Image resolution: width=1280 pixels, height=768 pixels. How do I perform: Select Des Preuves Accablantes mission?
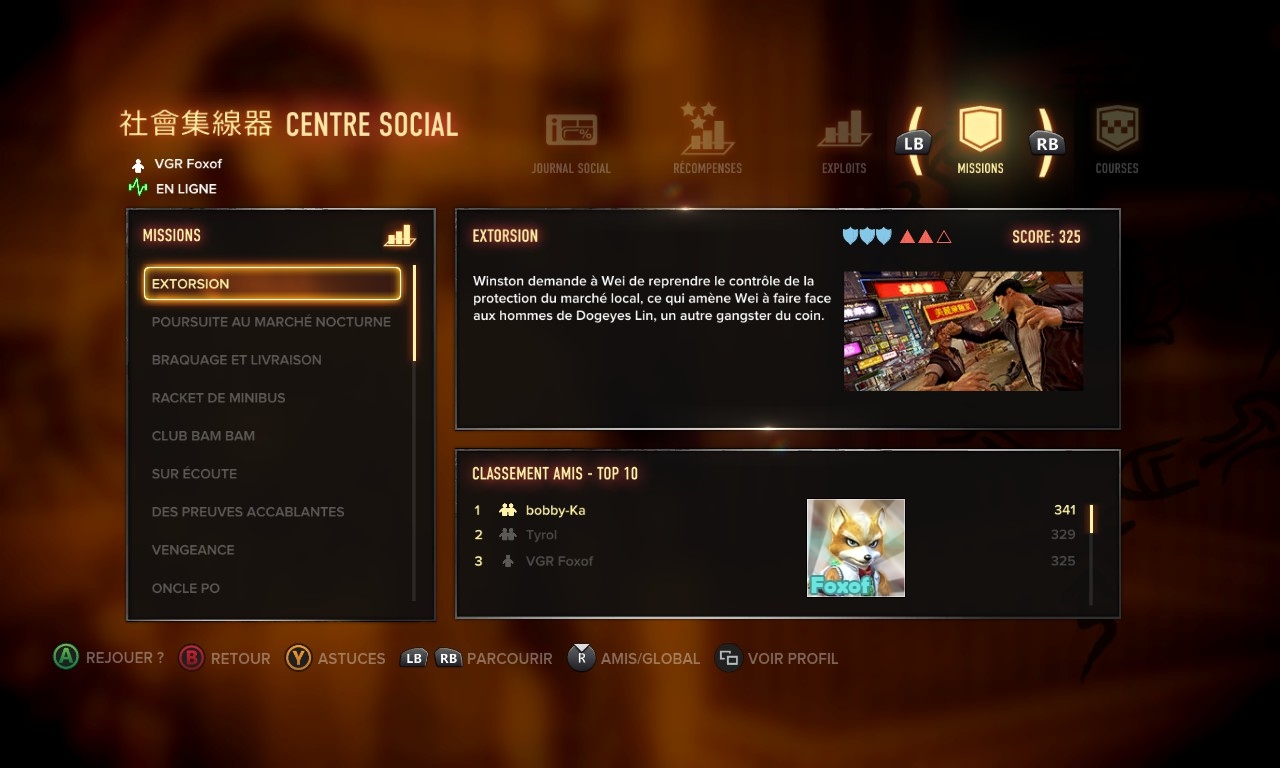(x=248, y=512)
